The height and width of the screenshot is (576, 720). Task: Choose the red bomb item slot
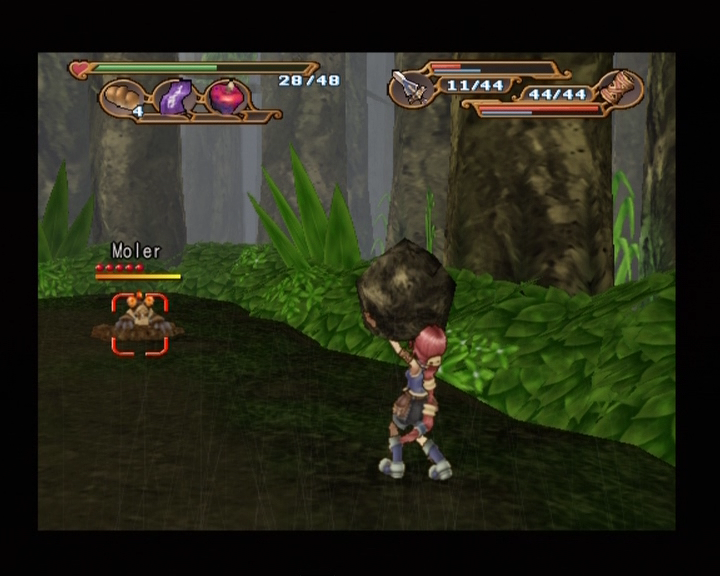coord(225,98)
